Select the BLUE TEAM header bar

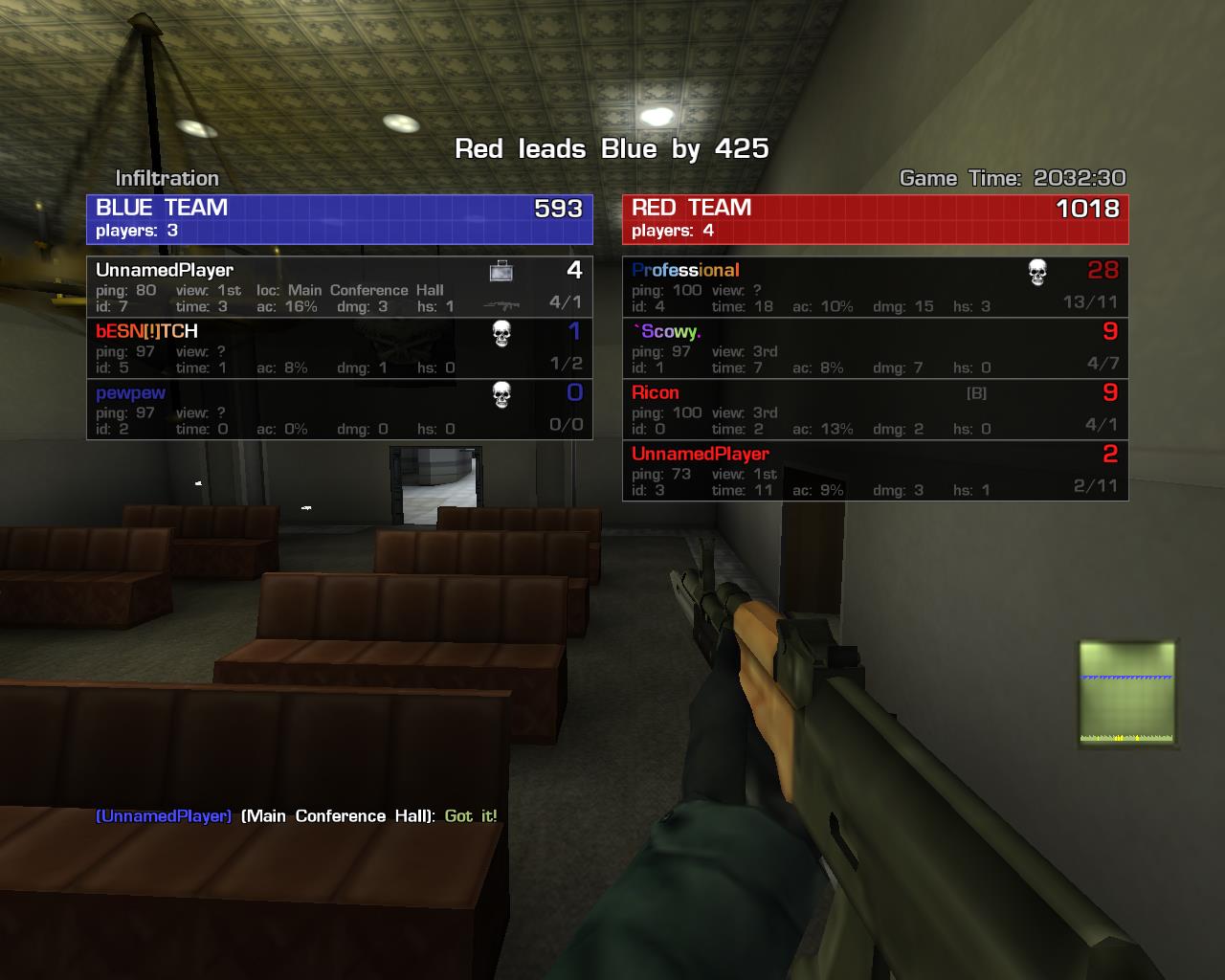click(x=340, y=219)
